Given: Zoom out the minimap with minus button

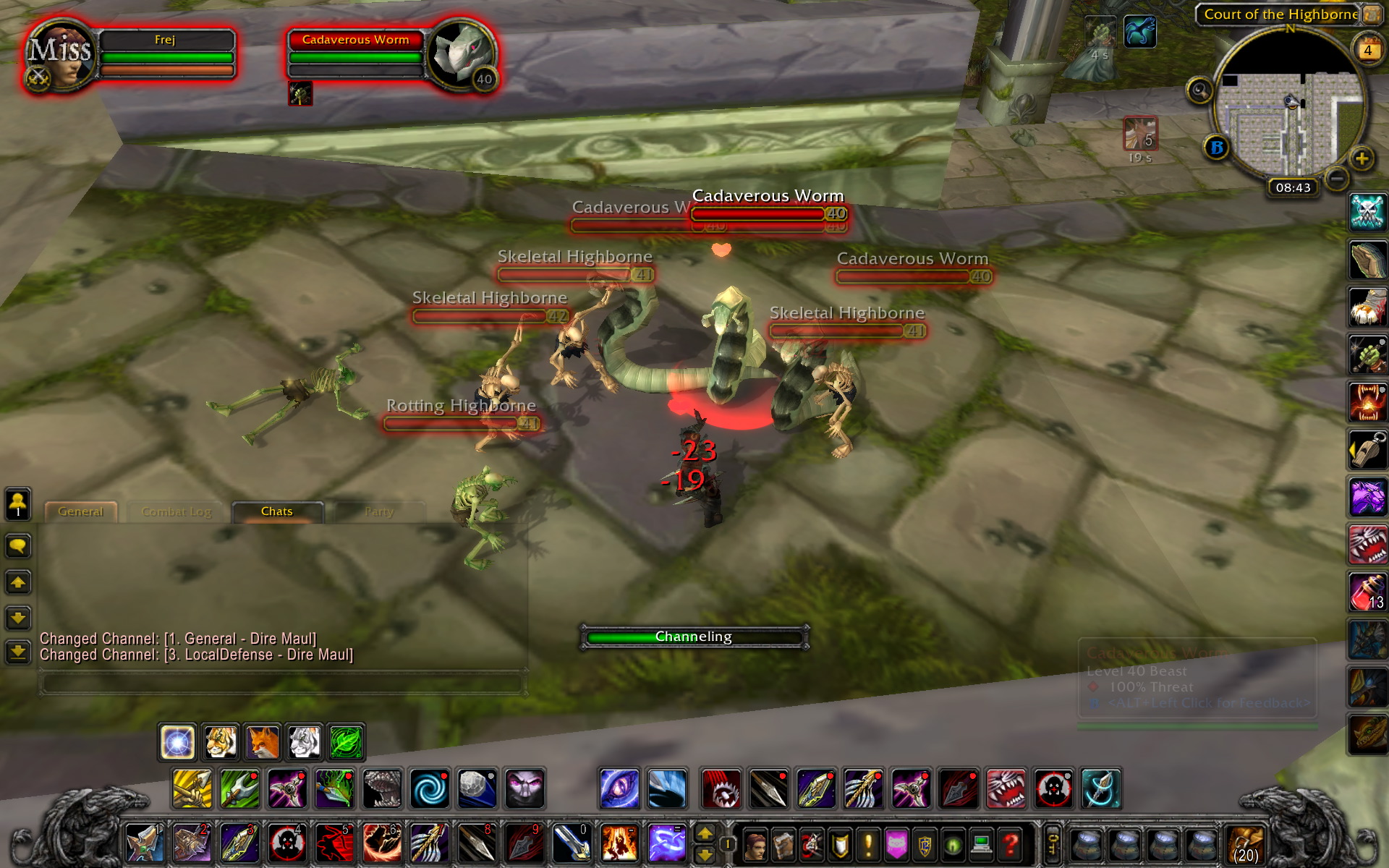Looking at the screenshot, I should point(1337,178).
